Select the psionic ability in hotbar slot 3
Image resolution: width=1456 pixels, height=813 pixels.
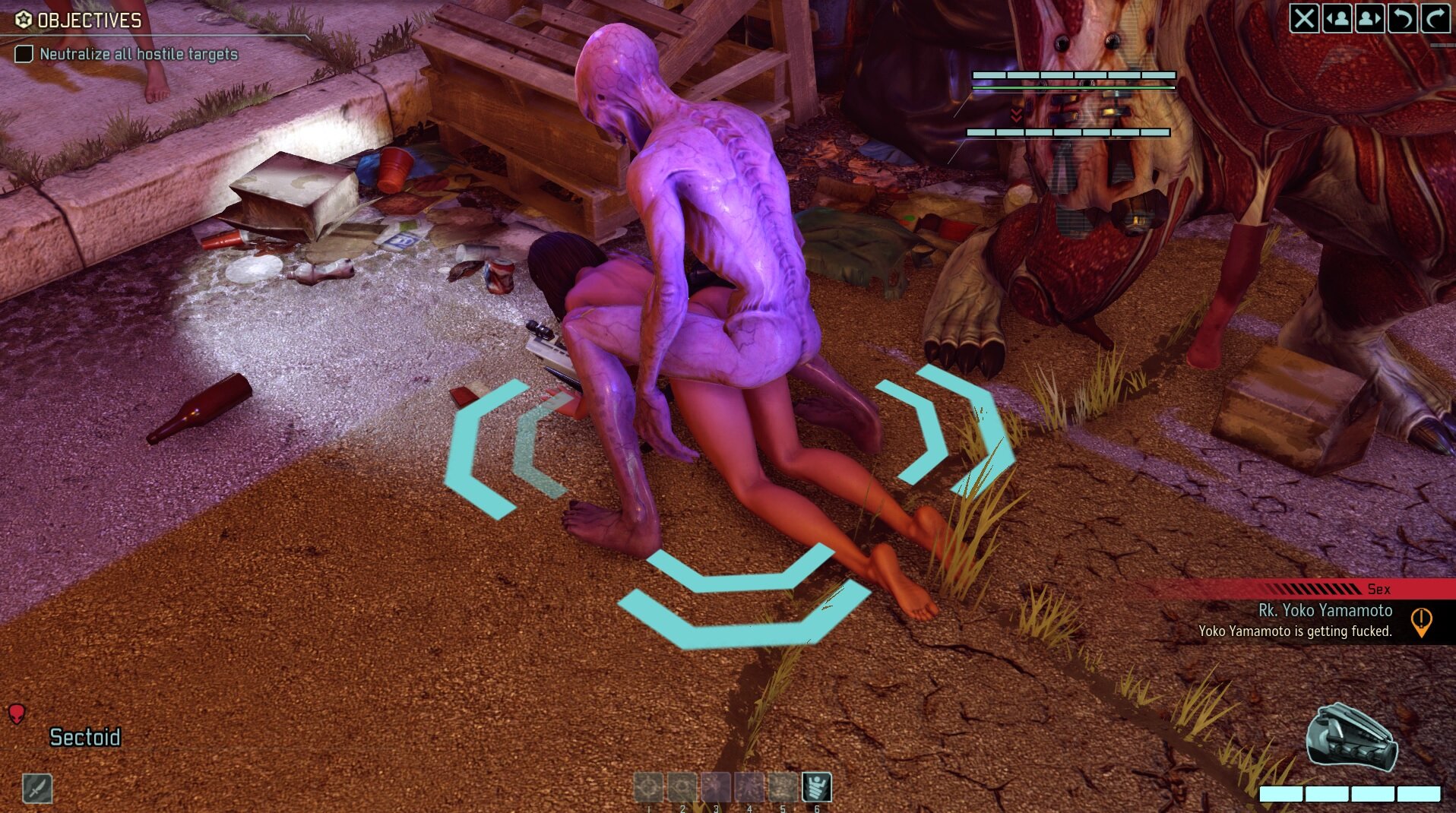pyautogui.click(x=717, y=788)
